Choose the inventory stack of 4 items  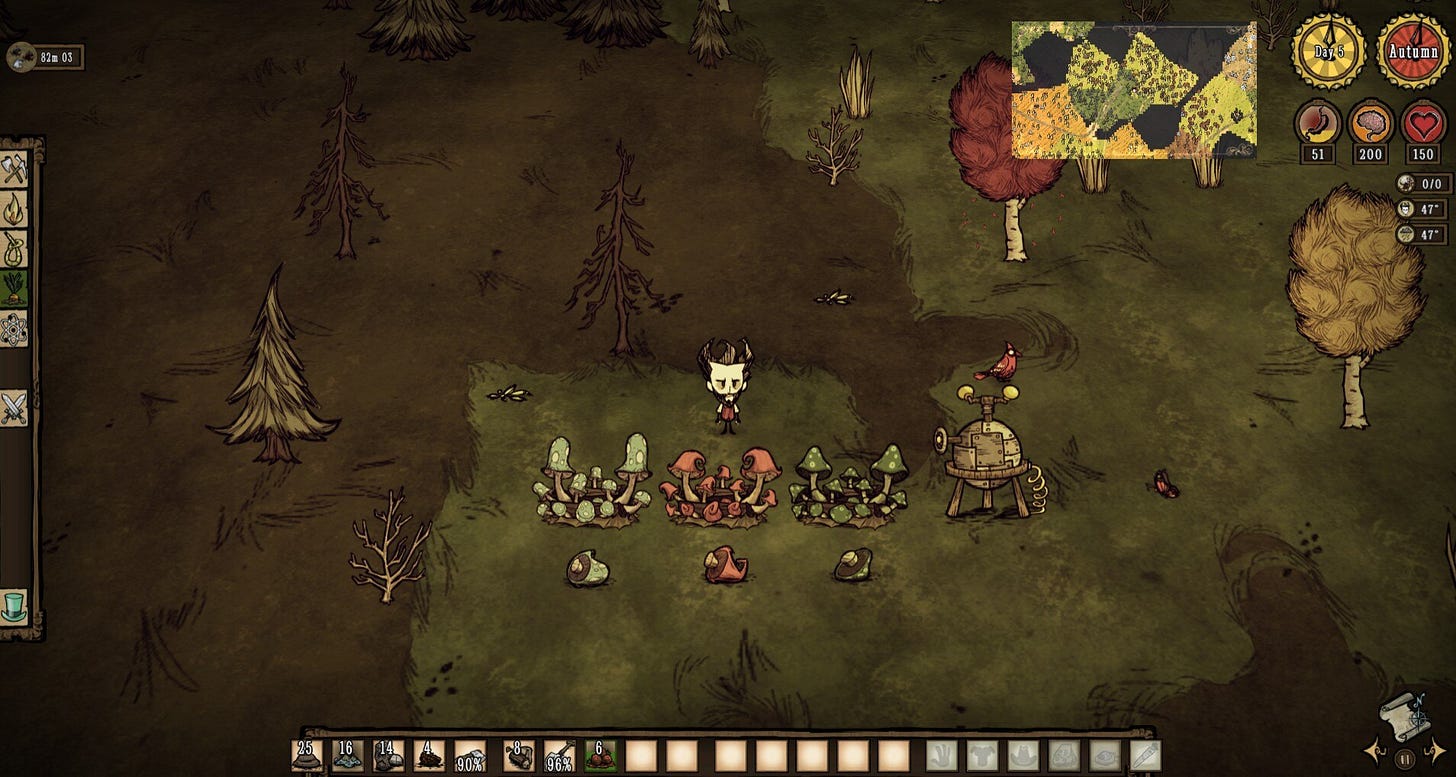click(430, 756)
